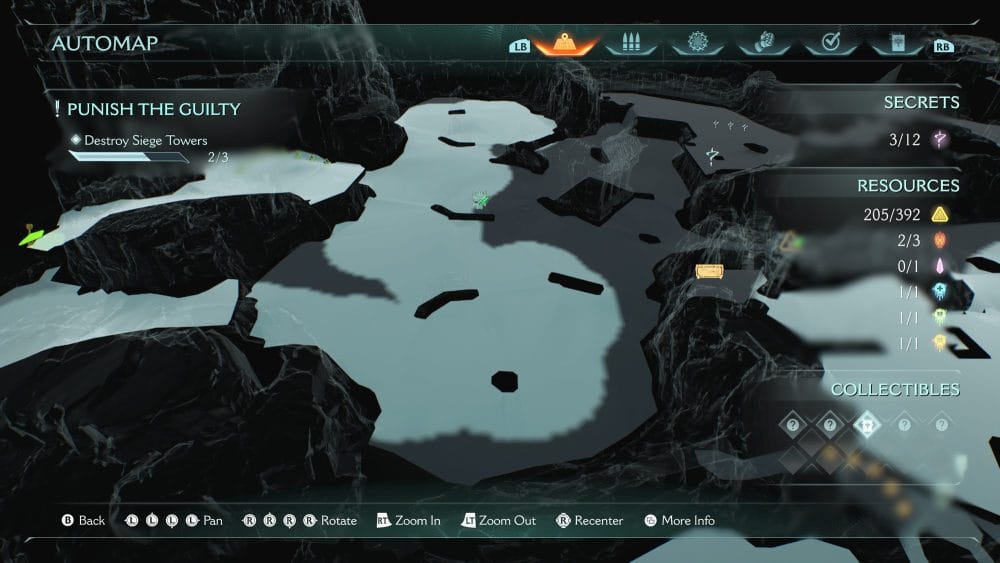Switch to the clenched fist tab

tap(762, 44)
